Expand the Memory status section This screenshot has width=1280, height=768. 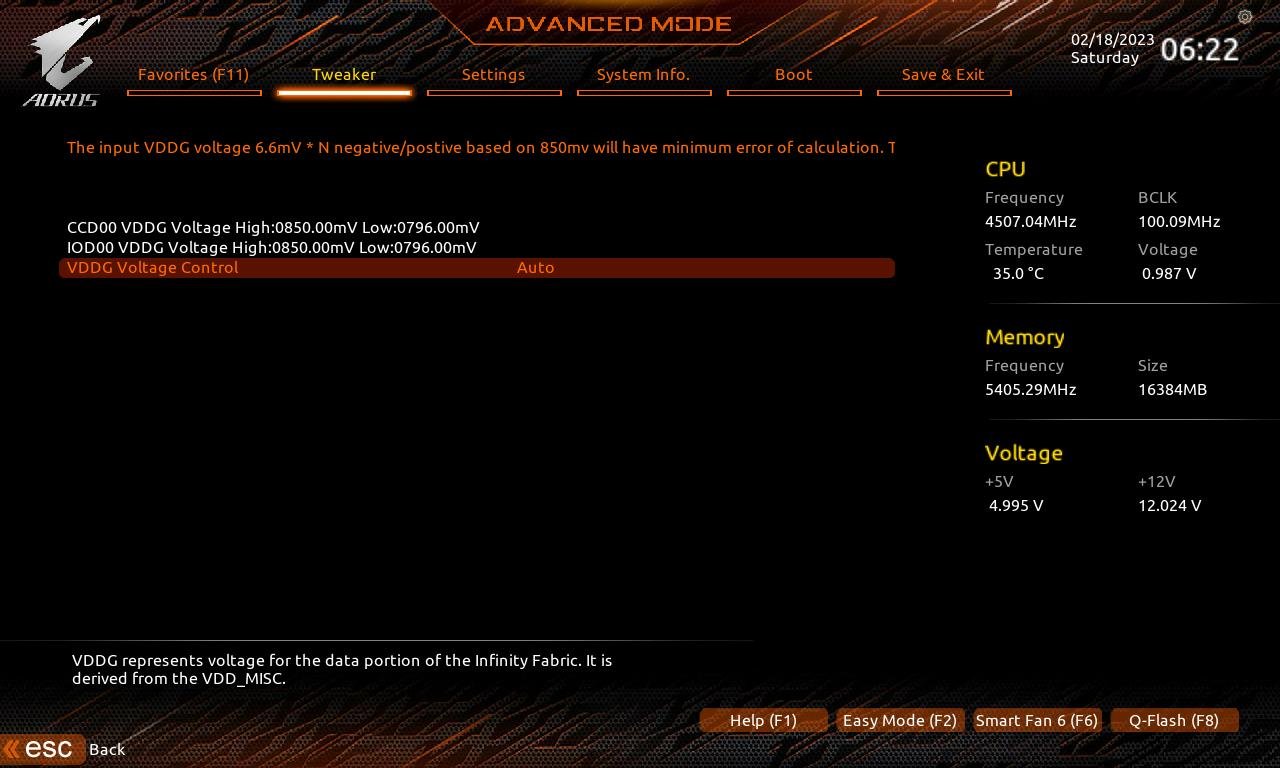point(1024,337)
